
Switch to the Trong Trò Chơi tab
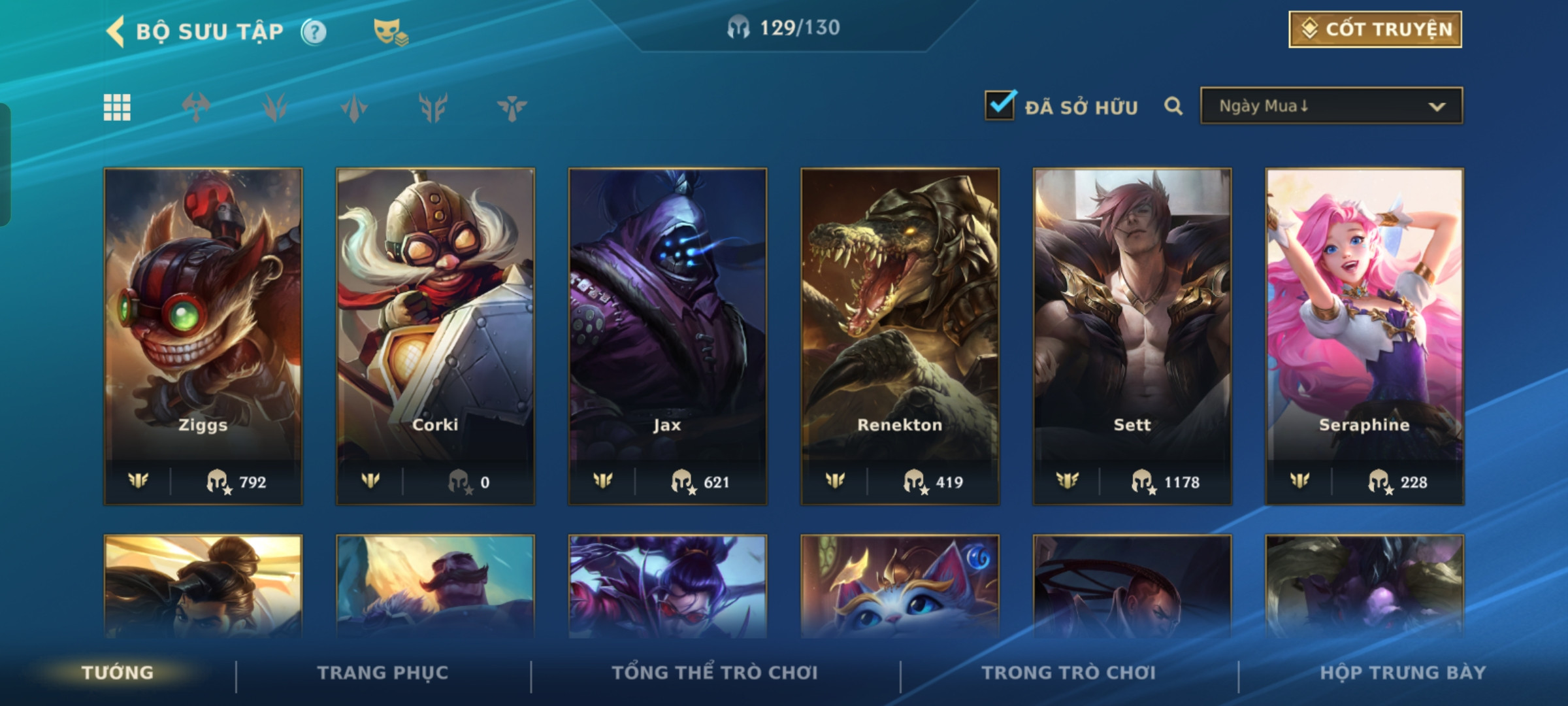click(1069, 673)
